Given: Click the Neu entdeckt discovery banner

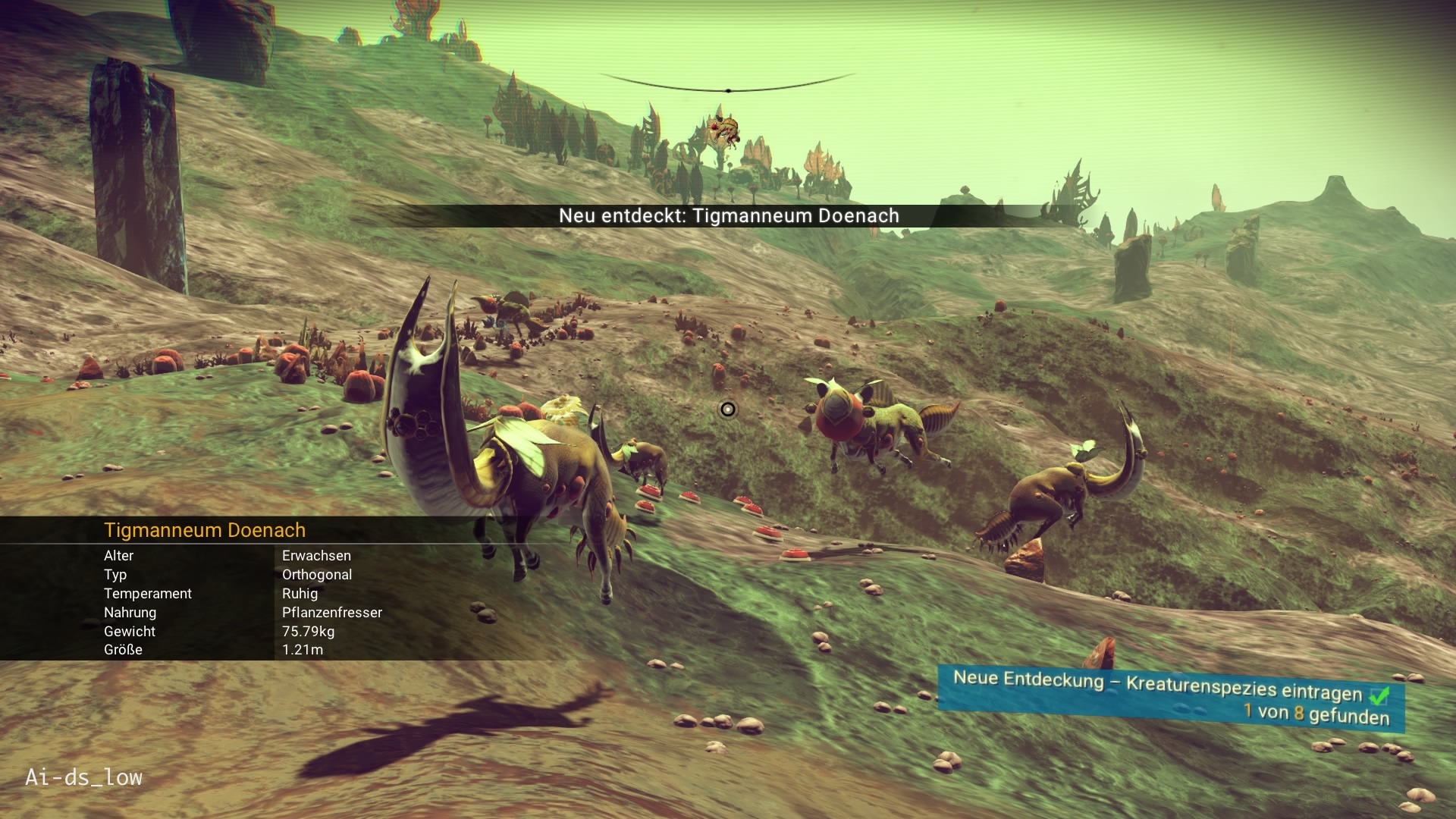Looking at the screenshot, I should [729, 216].
